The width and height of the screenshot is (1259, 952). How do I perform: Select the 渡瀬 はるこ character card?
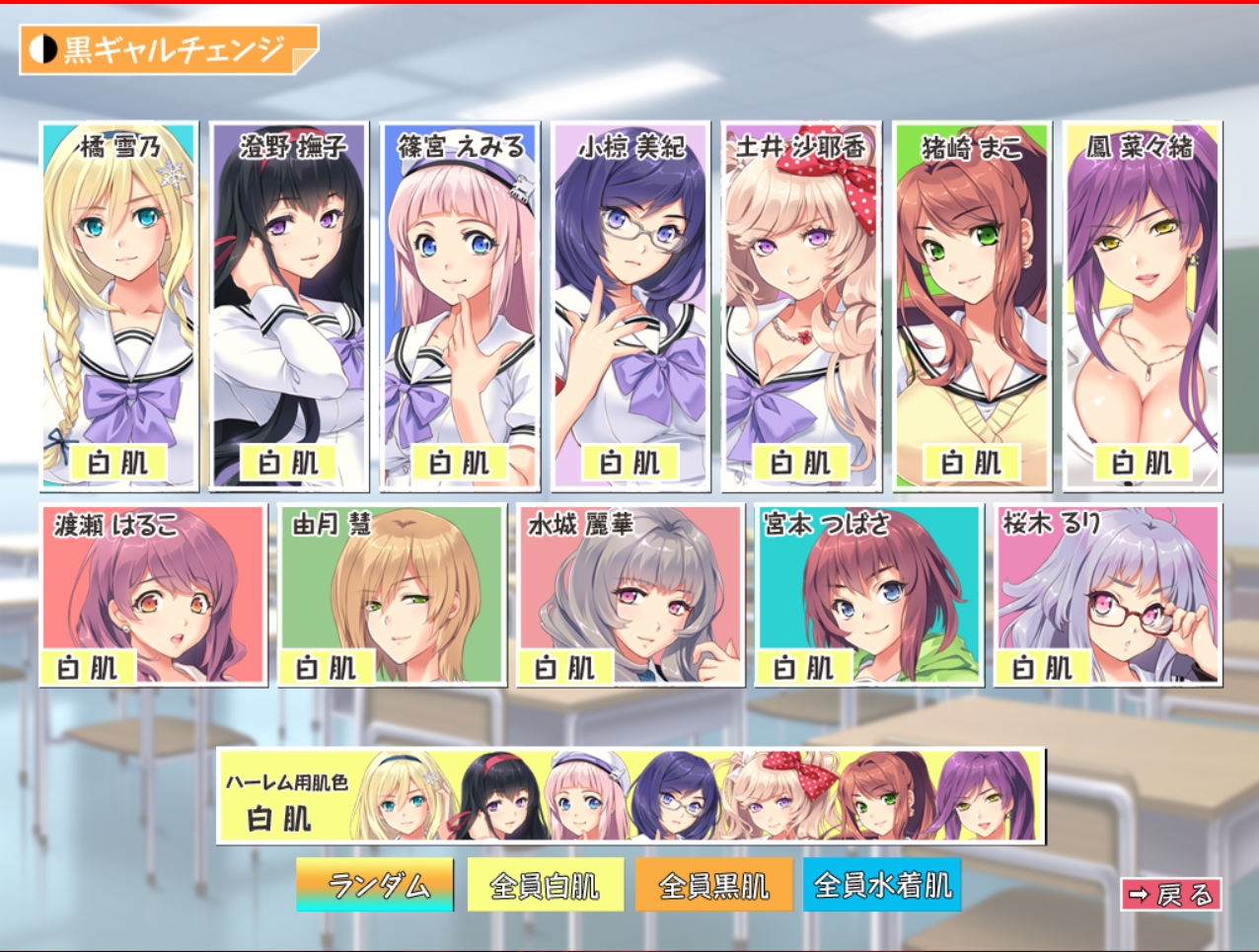[x=153, y=595]
